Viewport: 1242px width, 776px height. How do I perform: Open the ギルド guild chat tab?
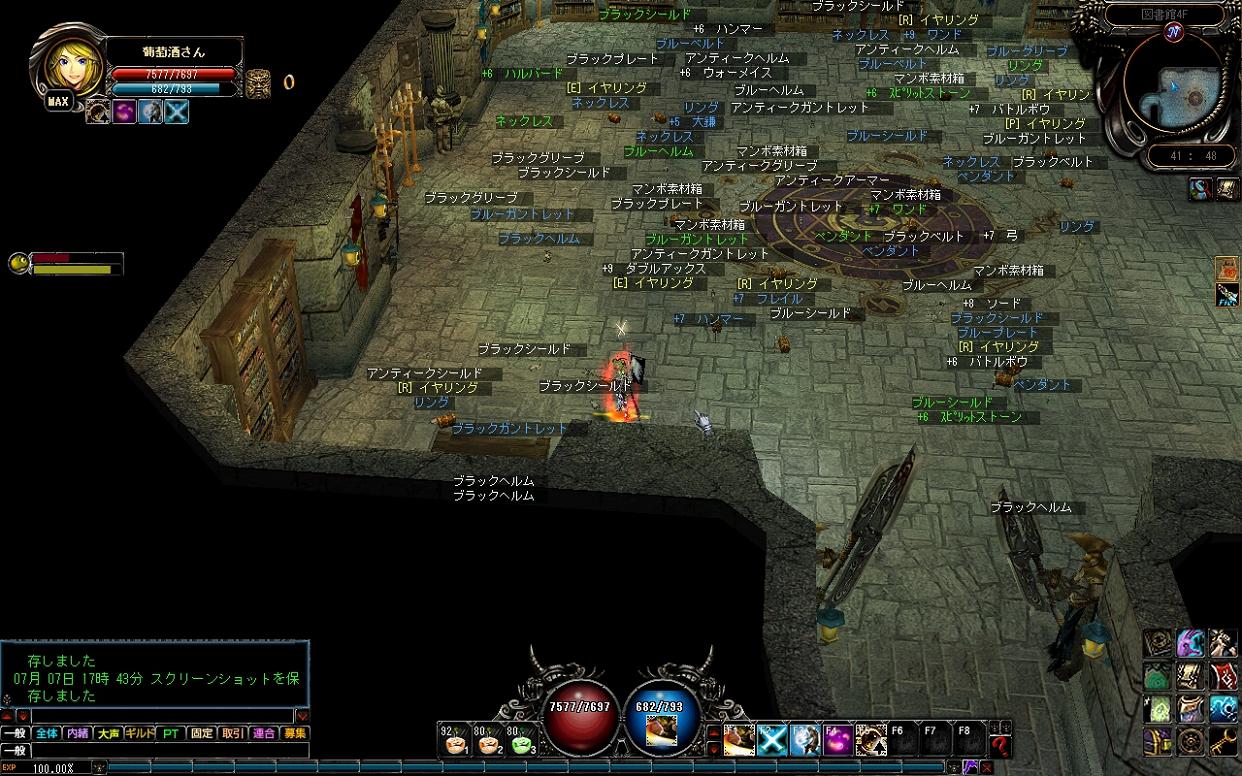click(139, 733)
